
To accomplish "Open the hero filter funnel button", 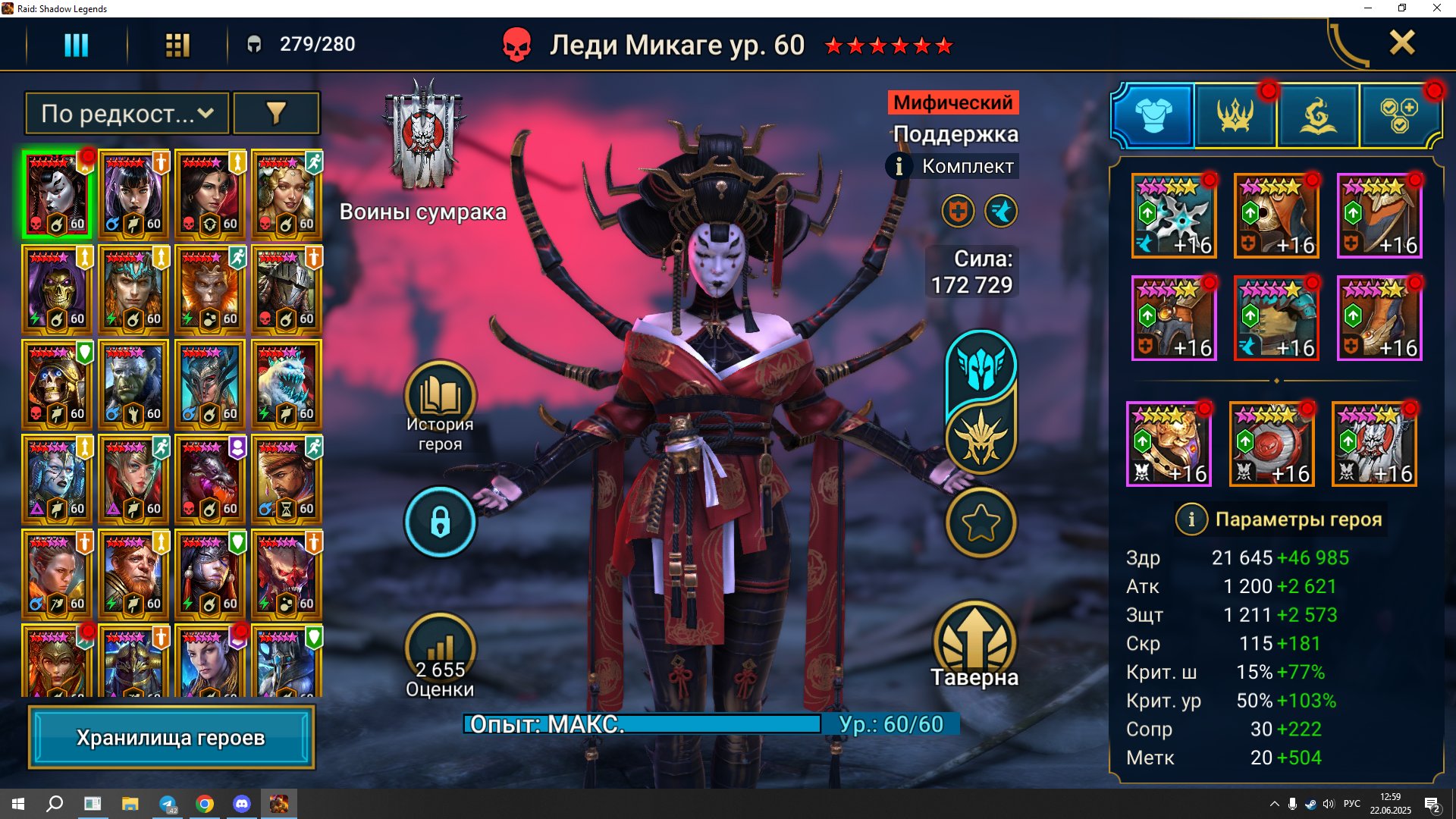I will point(276,114).
